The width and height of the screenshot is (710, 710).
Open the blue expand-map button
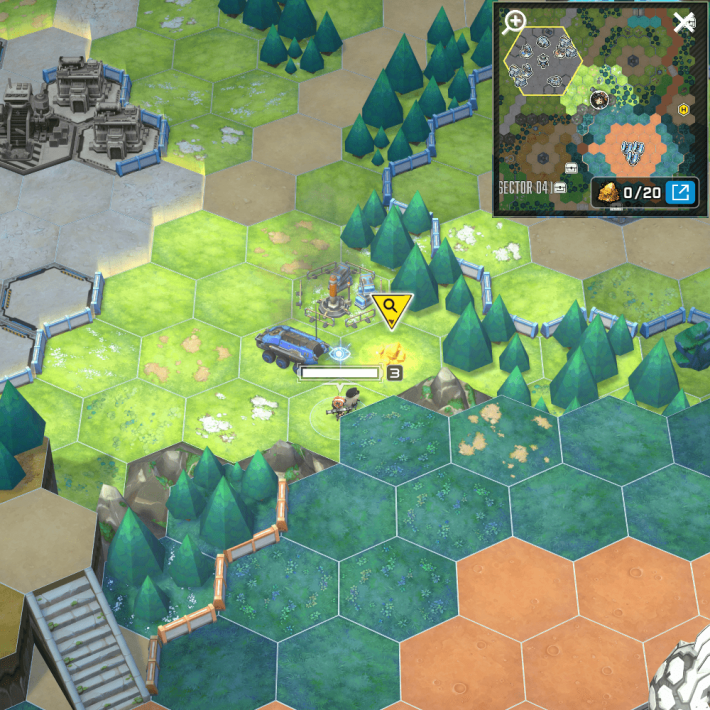(x=682, y=191)
